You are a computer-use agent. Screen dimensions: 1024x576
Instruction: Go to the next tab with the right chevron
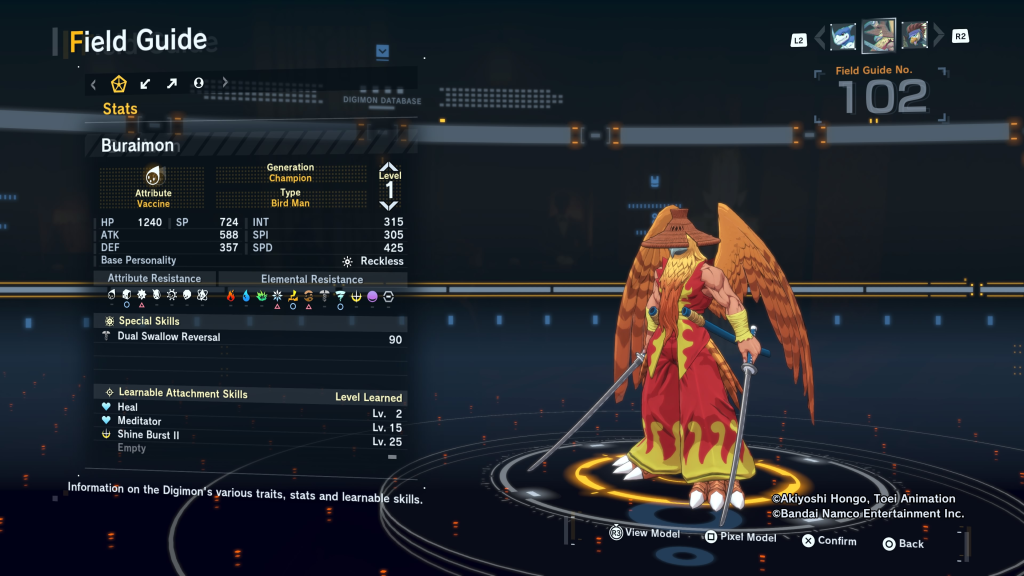pyautogui.click(x=225, y=84)
